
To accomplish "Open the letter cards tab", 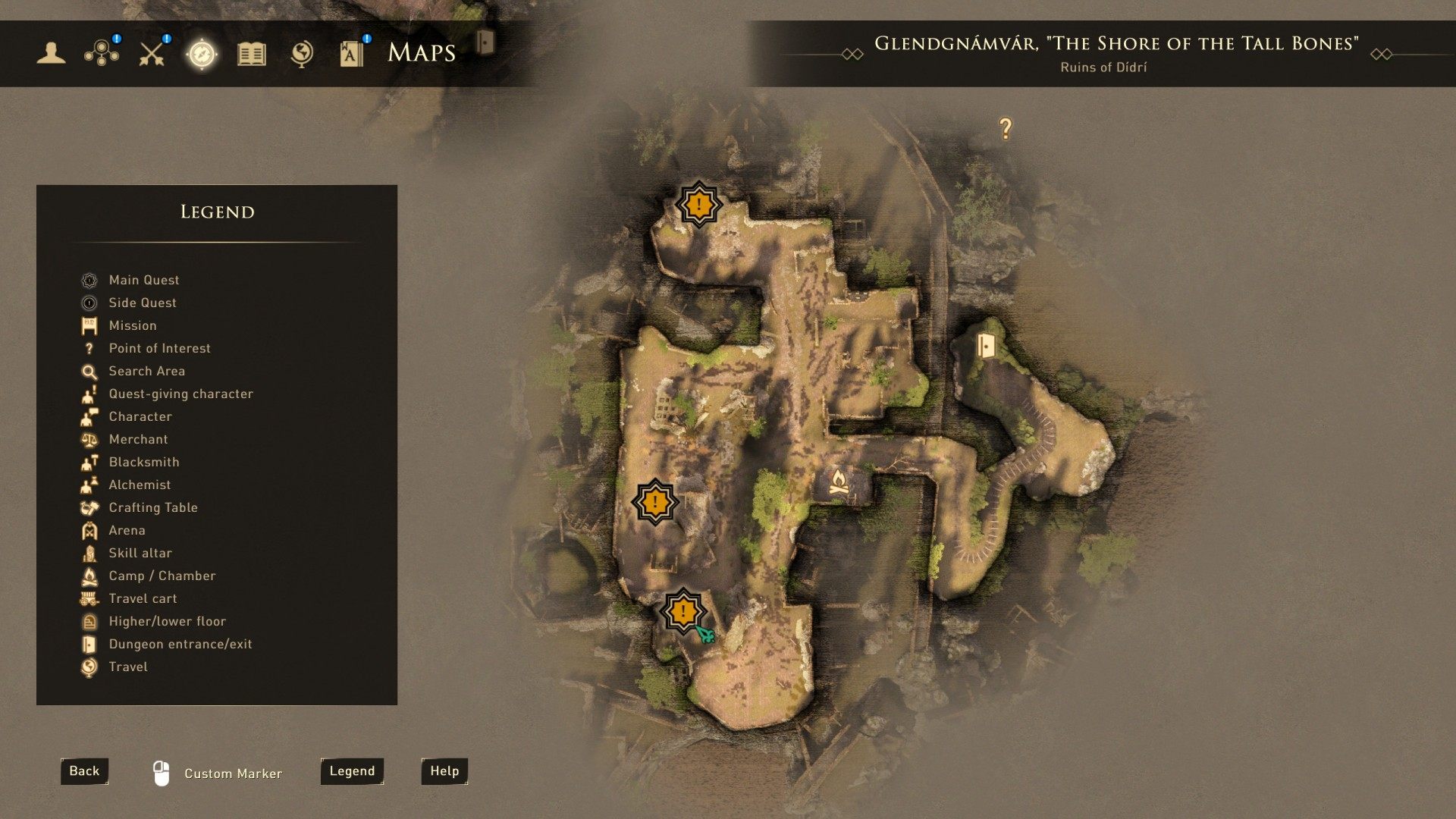I will click(352, 53).
